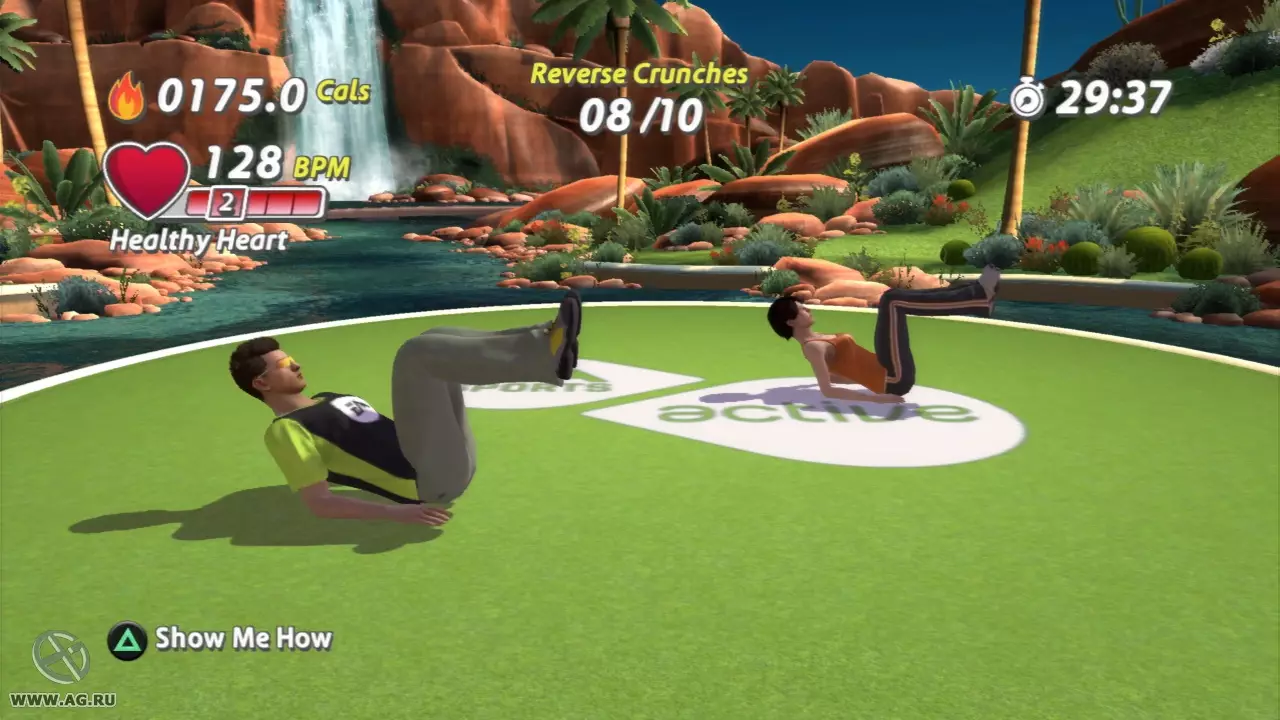
Task: Toggle the Healthy Heart status display
Action: [x=199, y=241]
